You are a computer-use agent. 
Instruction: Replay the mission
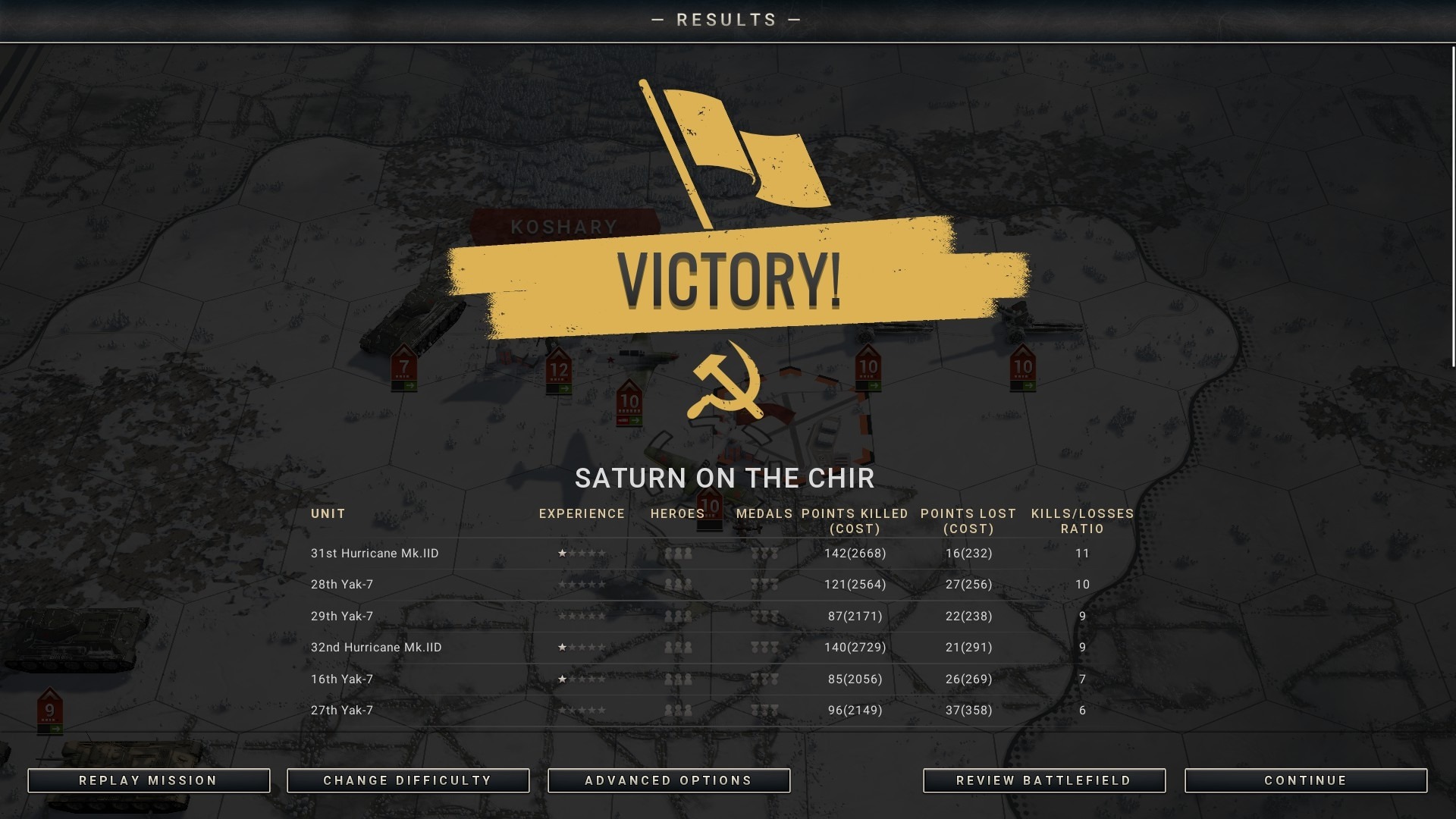pos(149,780)
